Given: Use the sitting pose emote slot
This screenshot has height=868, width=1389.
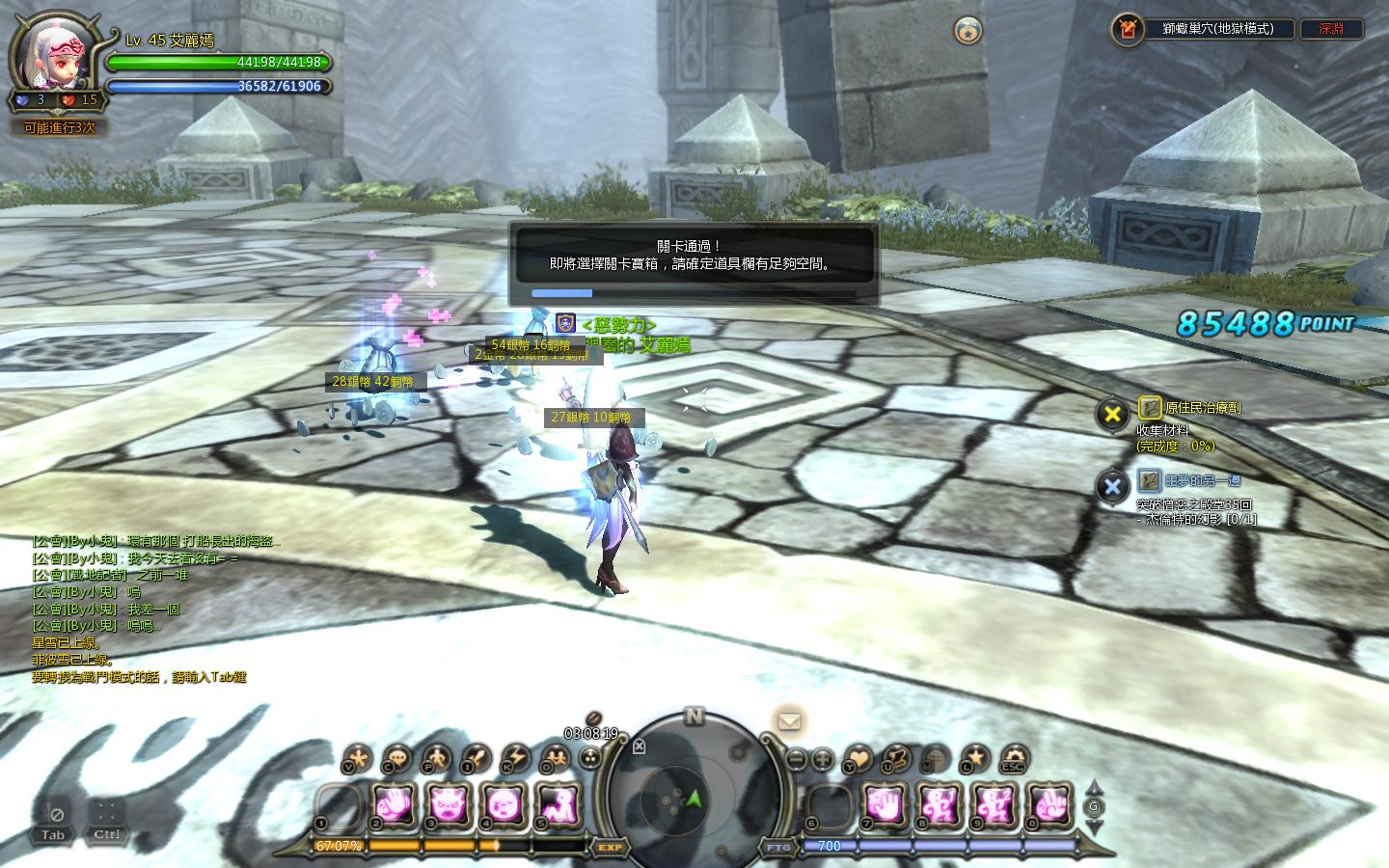Looking at the screenshot, I should tap(558, 803).
